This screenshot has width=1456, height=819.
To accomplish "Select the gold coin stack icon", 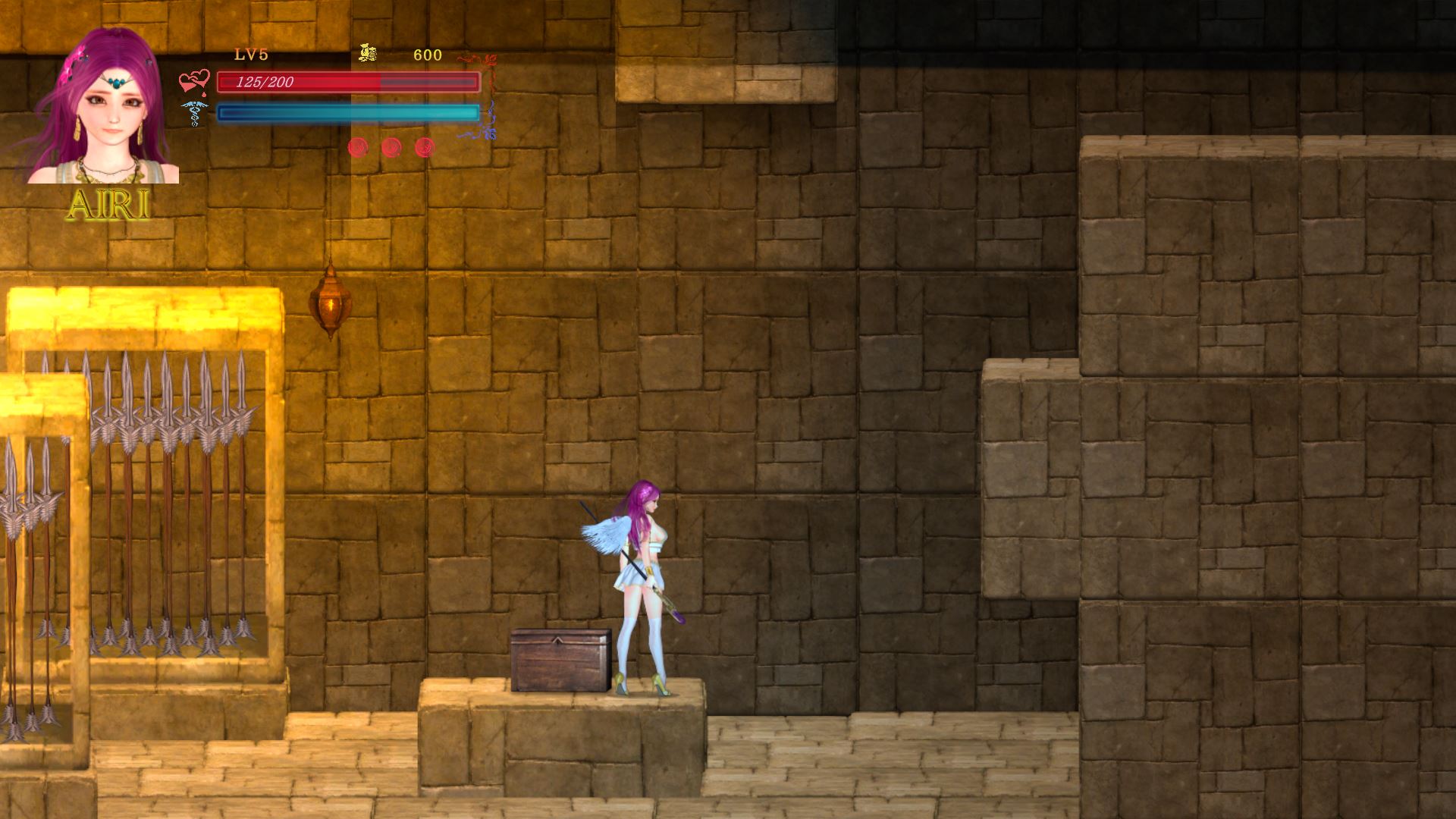I will (x=368, y=53).
